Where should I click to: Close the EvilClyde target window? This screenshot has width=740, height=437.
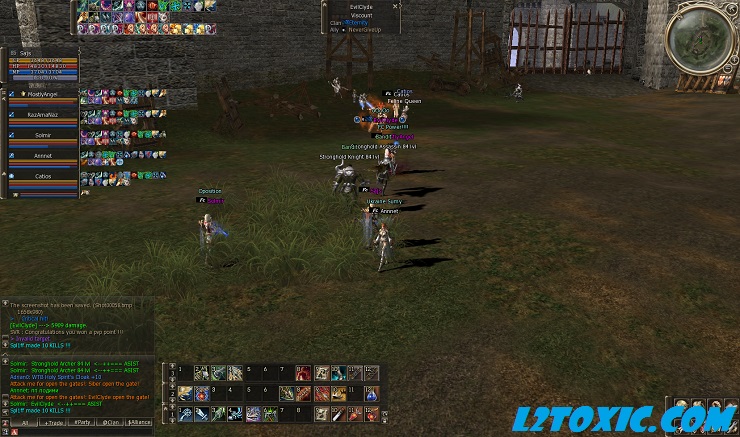396,6
